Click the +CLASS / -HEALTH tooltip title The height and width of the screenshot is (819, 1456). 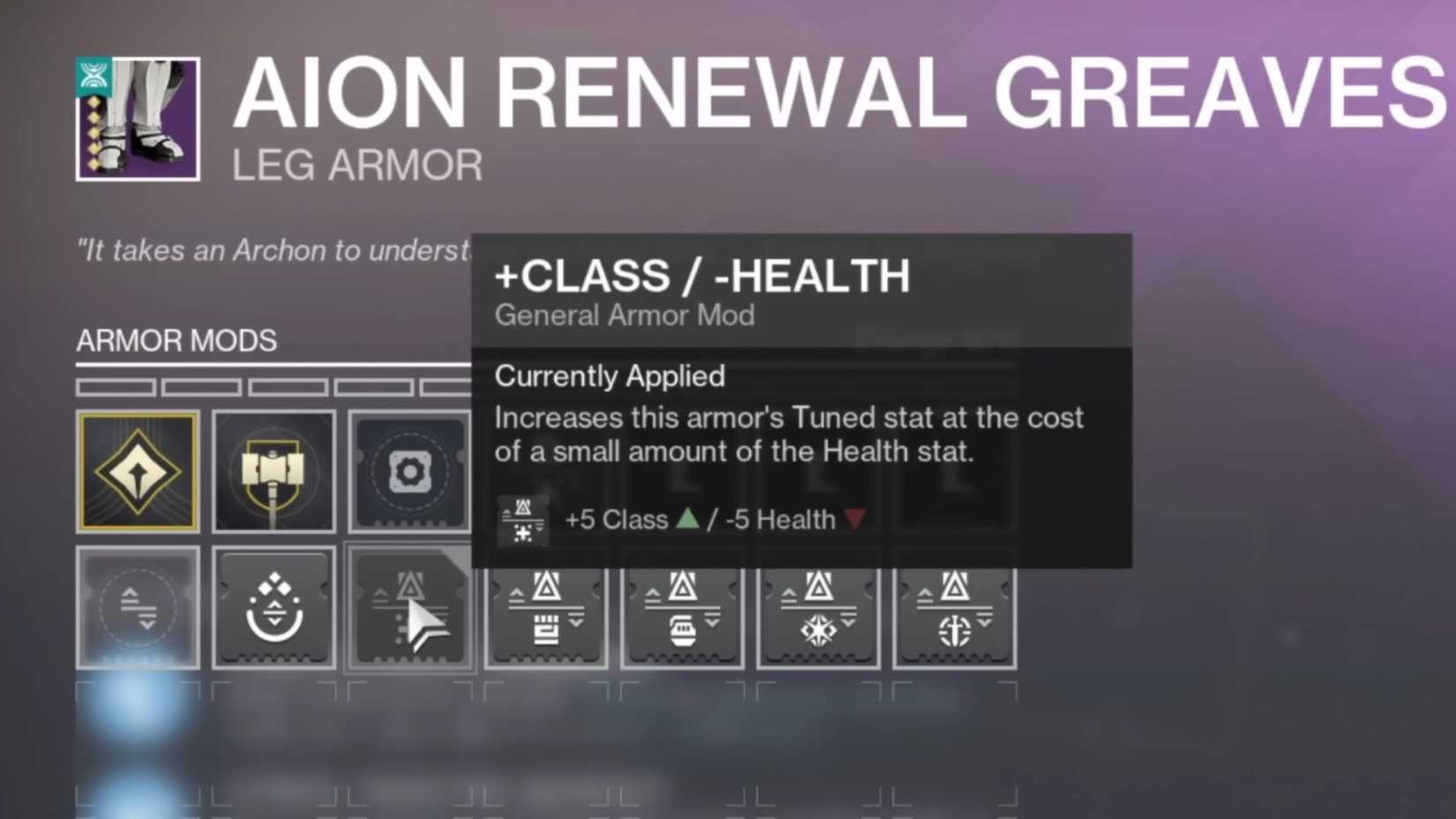(702, 276)
